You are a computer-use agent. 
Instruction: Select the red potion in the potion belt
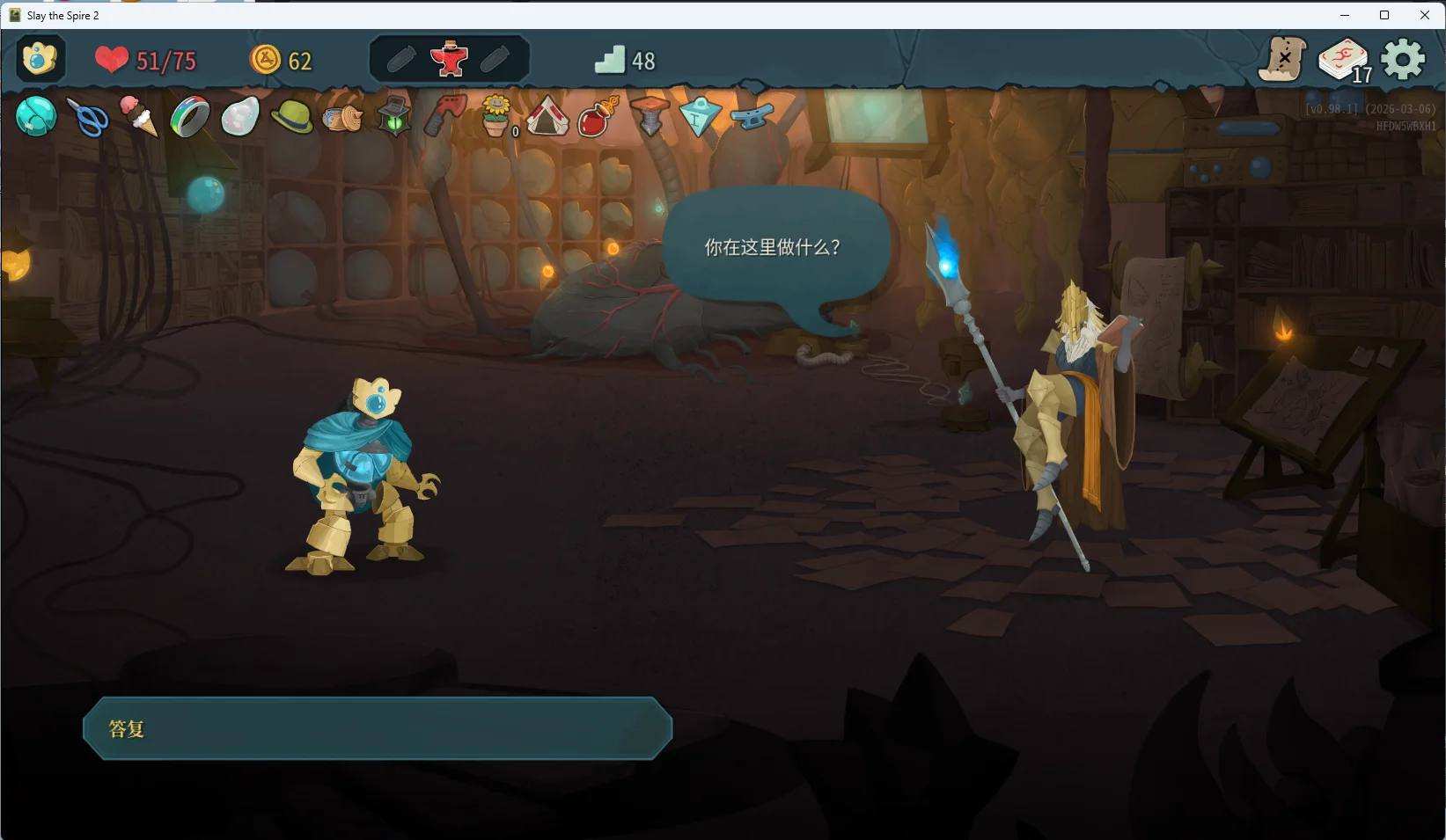449,59
